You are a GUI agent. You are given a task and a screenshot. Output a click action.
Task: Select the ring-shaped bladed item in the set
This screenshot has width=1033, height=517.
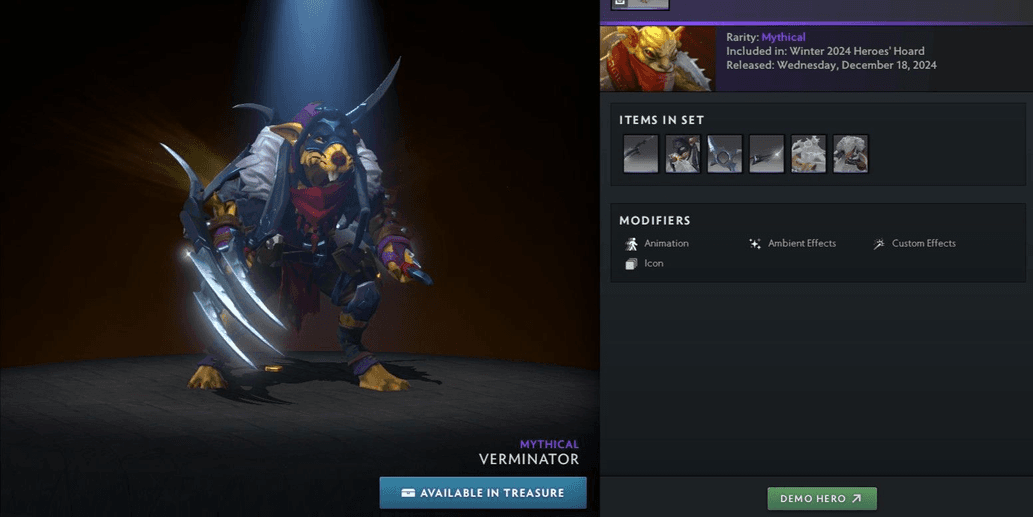point(725,154)
